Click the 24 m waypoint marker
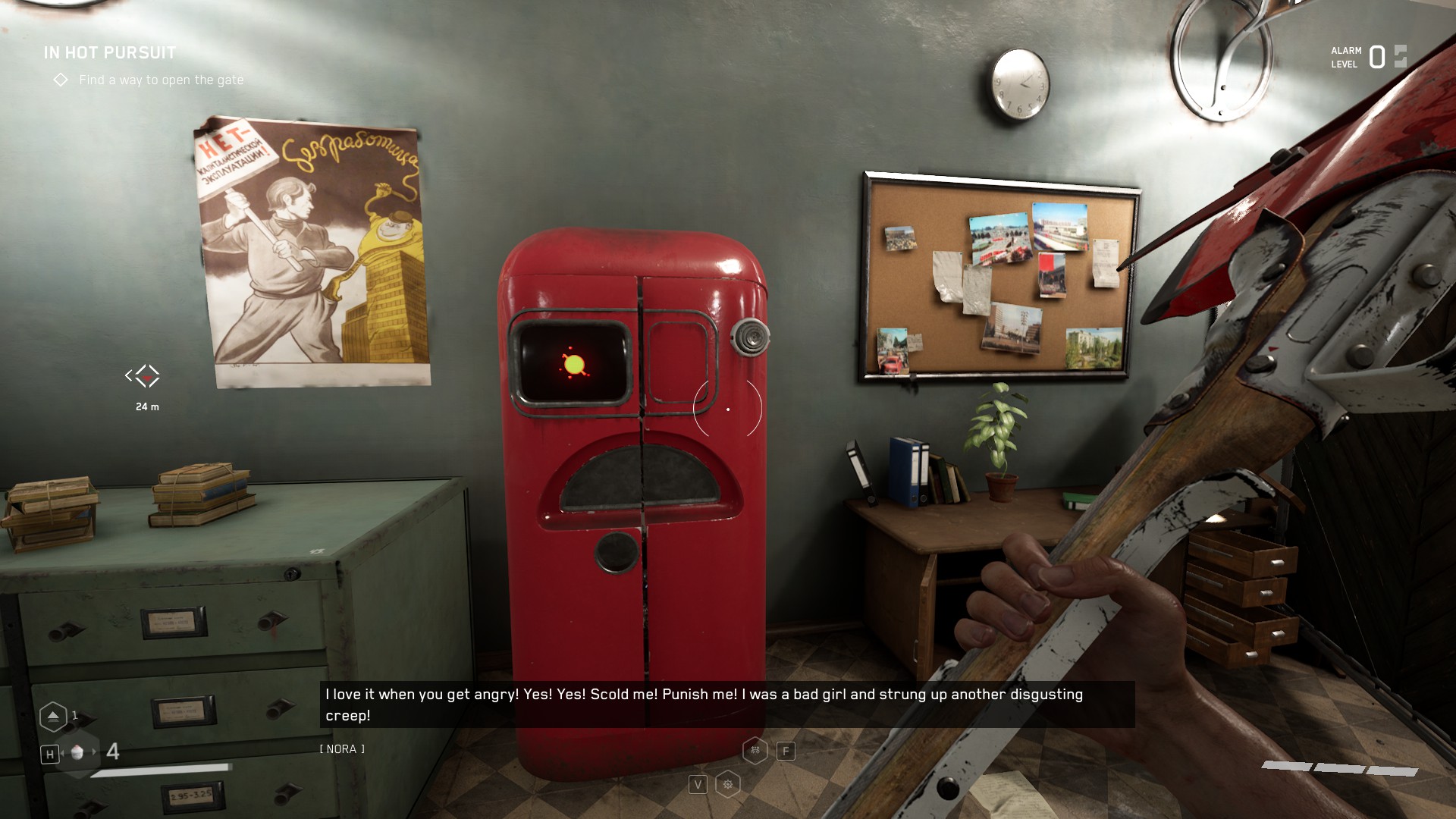 (x=143, y=376)
